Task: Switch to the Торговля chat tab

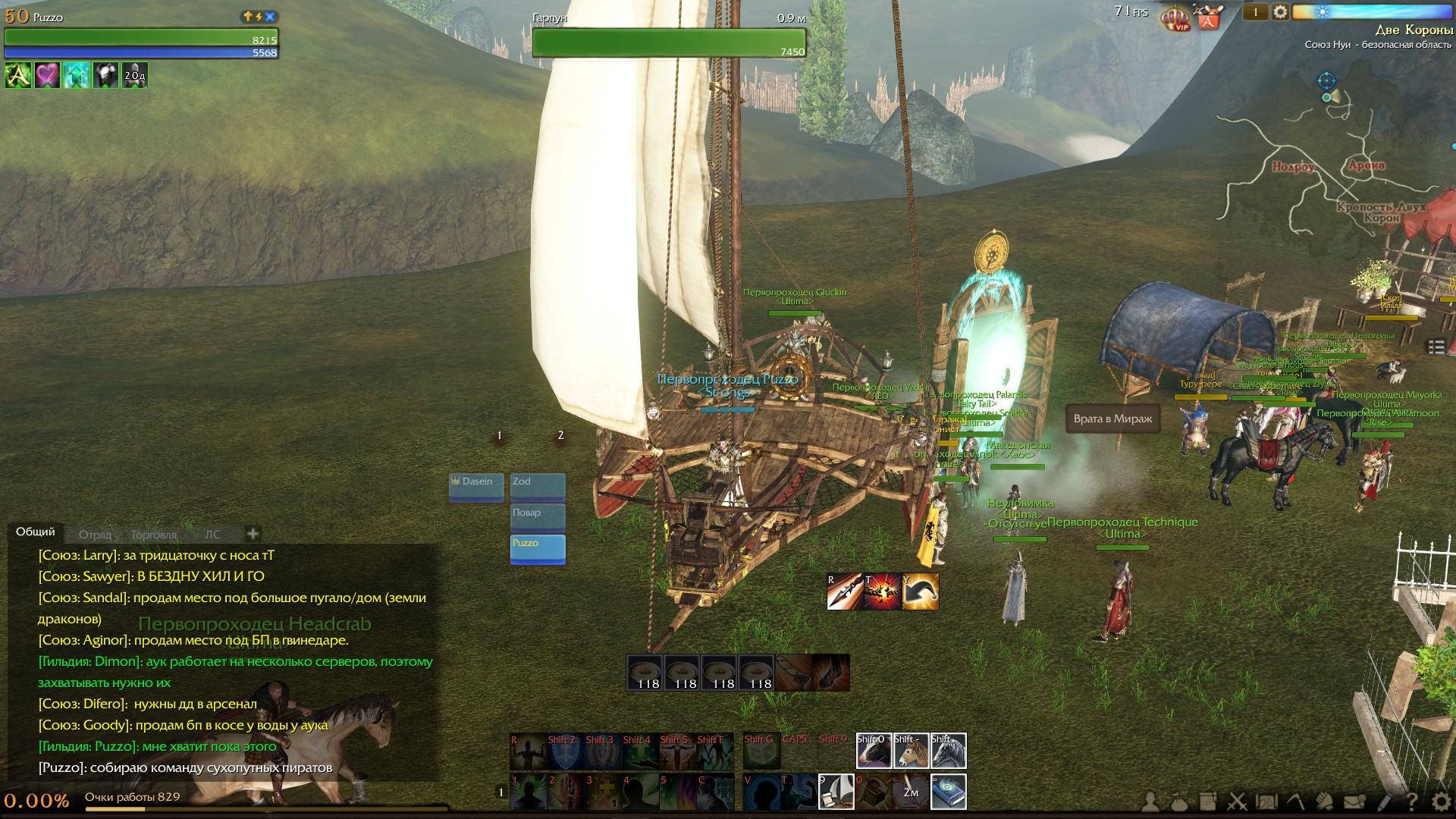Action: click(153, 535)
